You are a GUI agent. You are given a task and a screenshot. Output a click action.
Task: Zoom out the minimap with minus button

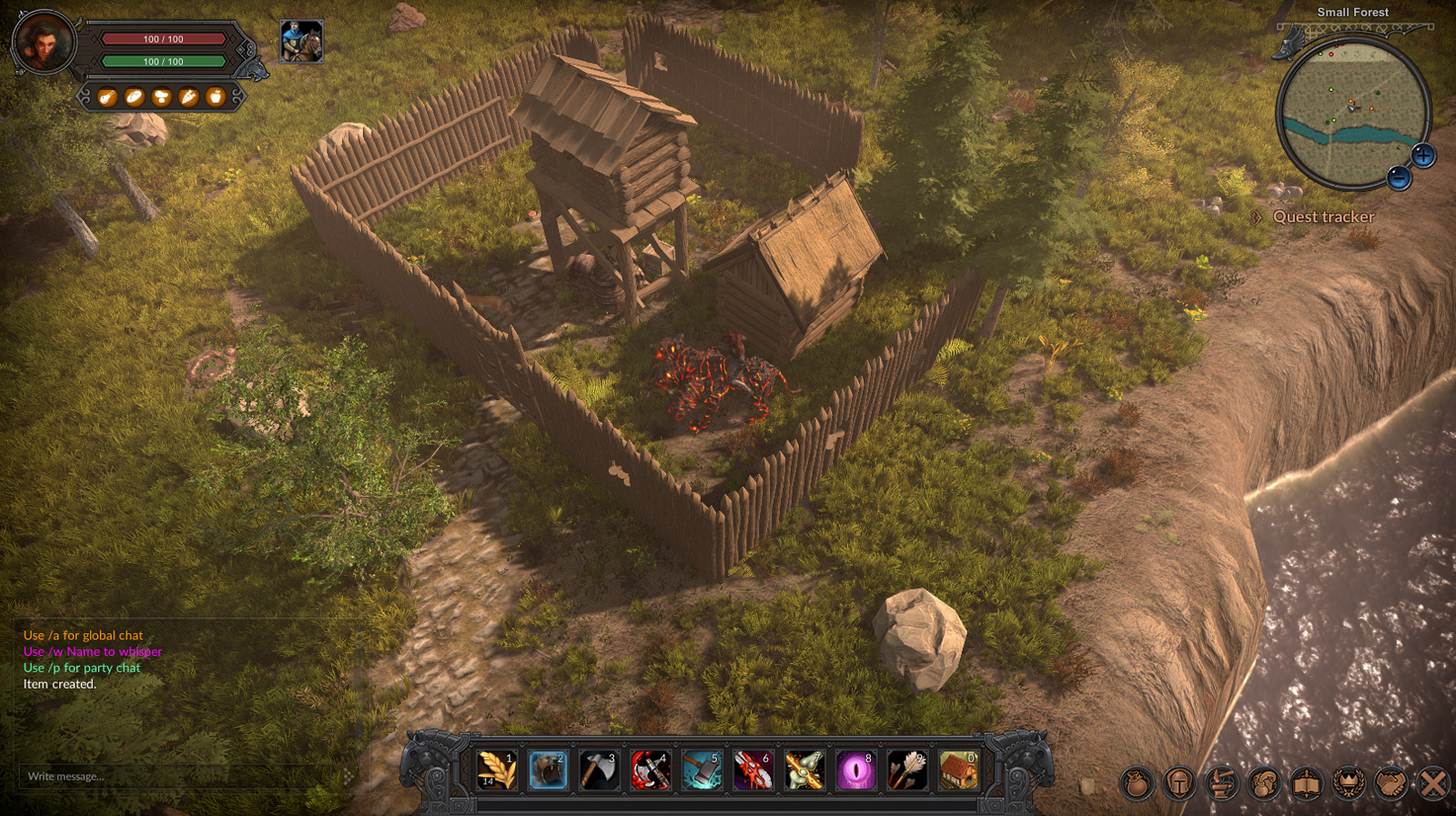(x=1400, y=177)
